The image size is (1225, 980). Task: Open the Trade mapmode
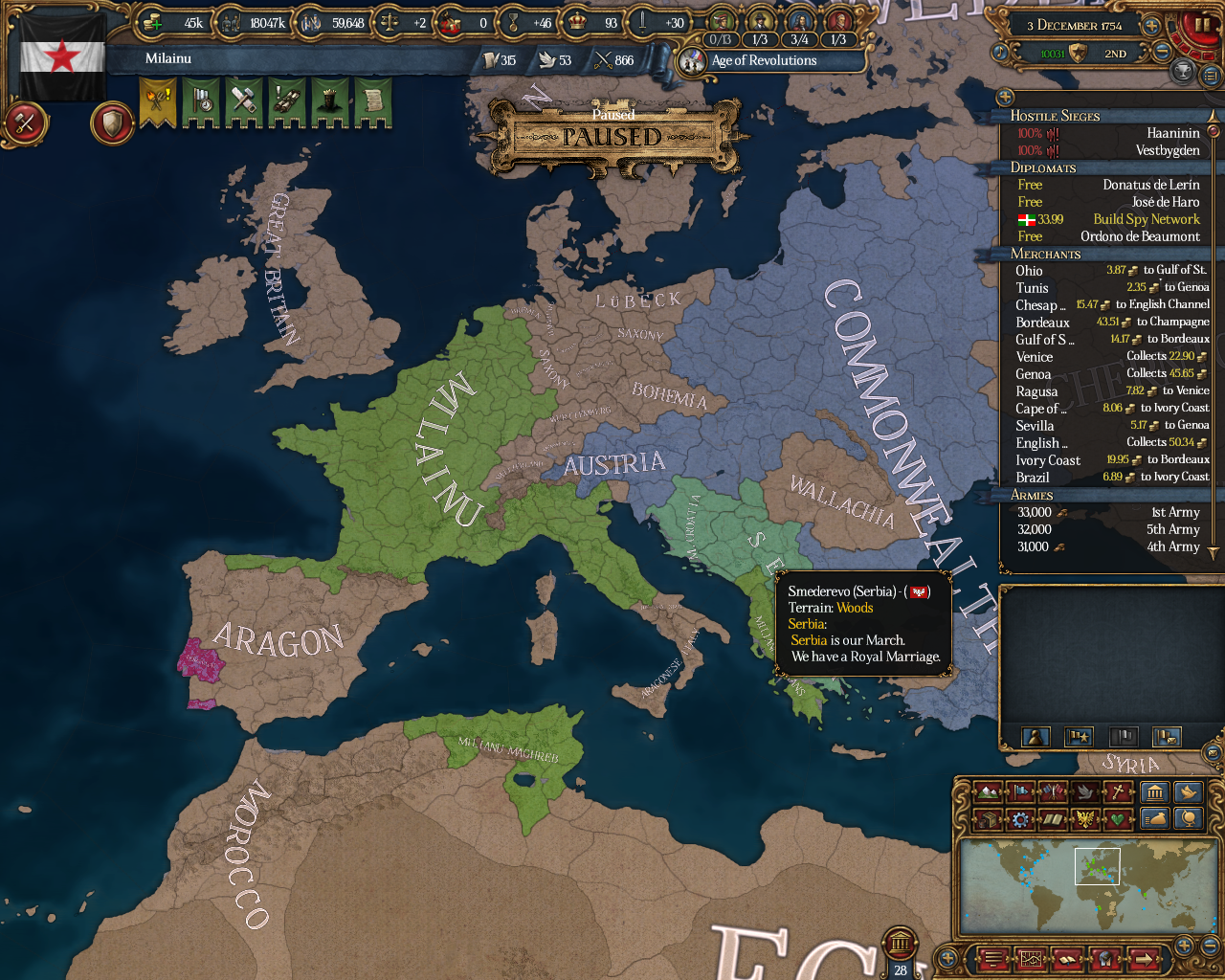point(989,818)
